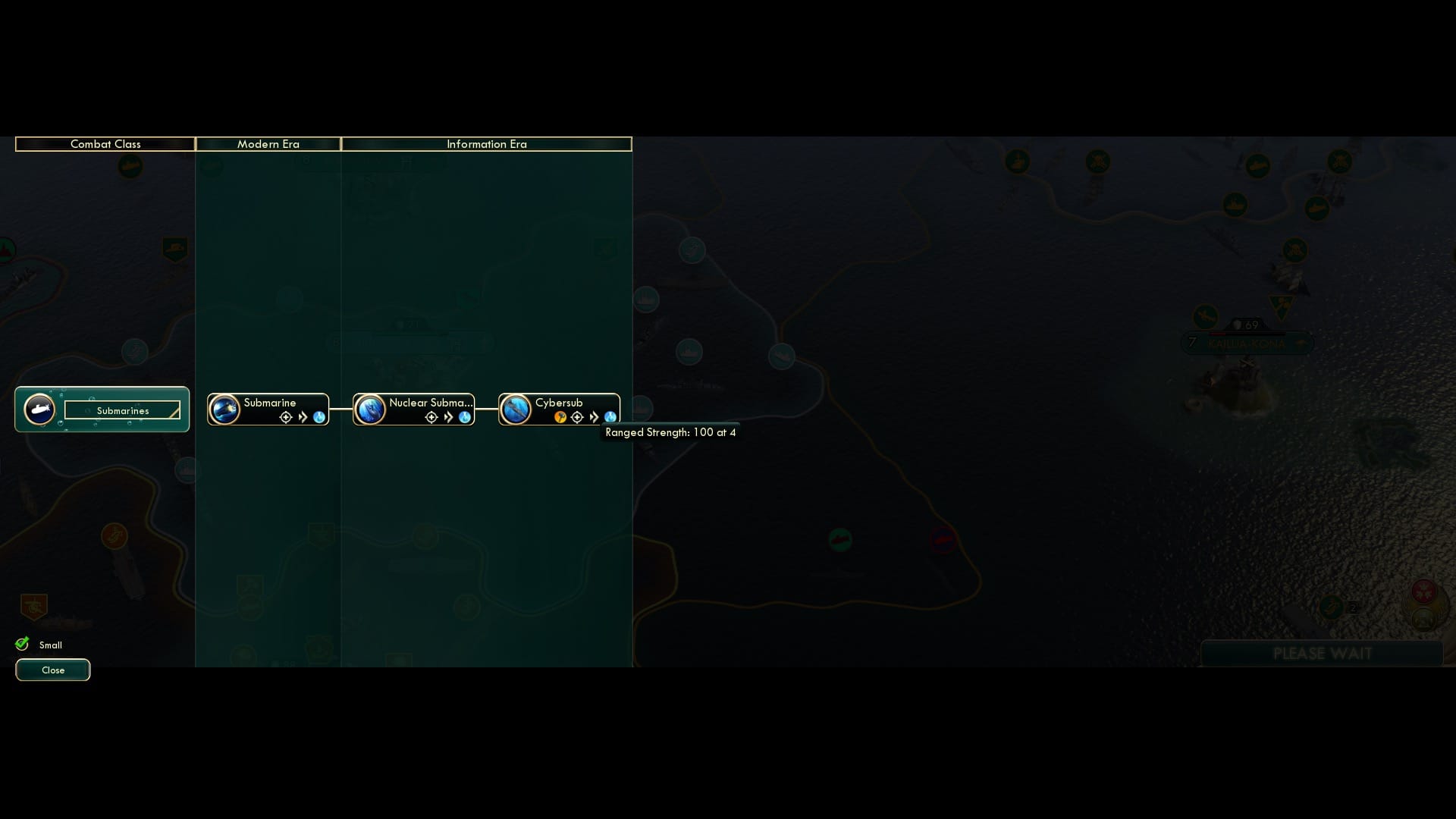Screen dimensions: 1456x819
Task: Click the Information Era column header
Action: [x=486, y=144]
